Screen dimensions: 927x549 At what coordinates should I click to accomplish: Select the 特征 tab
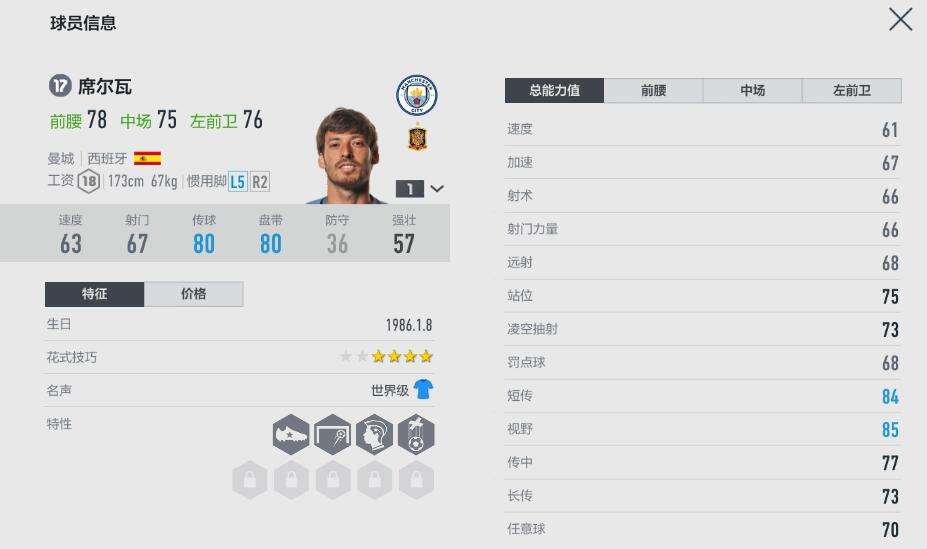tap(94, 294)
